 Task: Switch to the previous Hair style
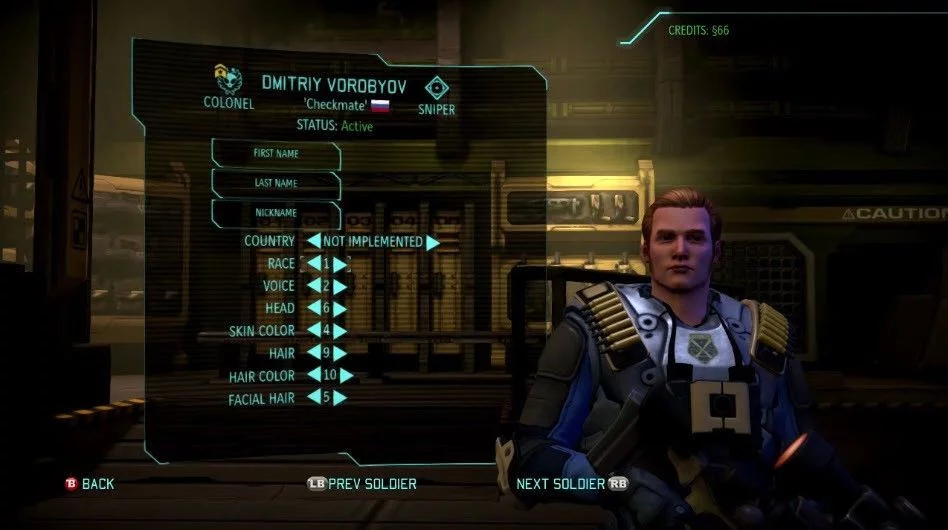click(x=313, y=353)
